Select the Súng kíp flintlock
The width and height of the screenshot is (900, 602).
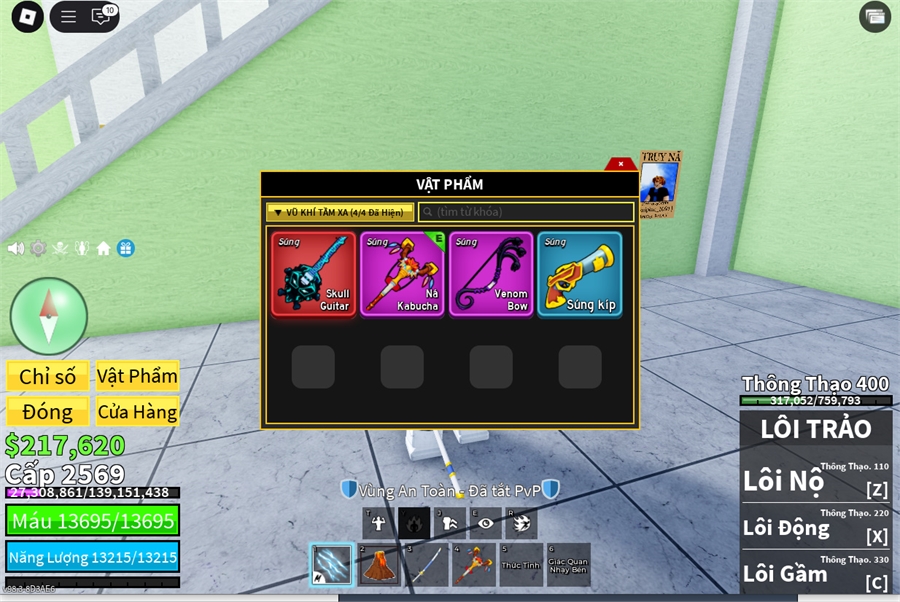pos(579,274)
